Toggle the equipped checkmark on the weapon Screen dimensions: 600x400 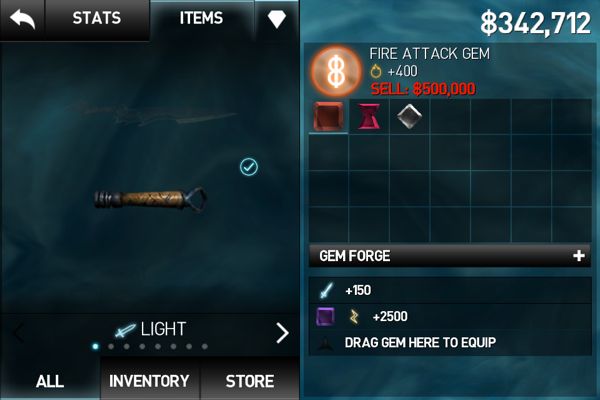point(249,167)
